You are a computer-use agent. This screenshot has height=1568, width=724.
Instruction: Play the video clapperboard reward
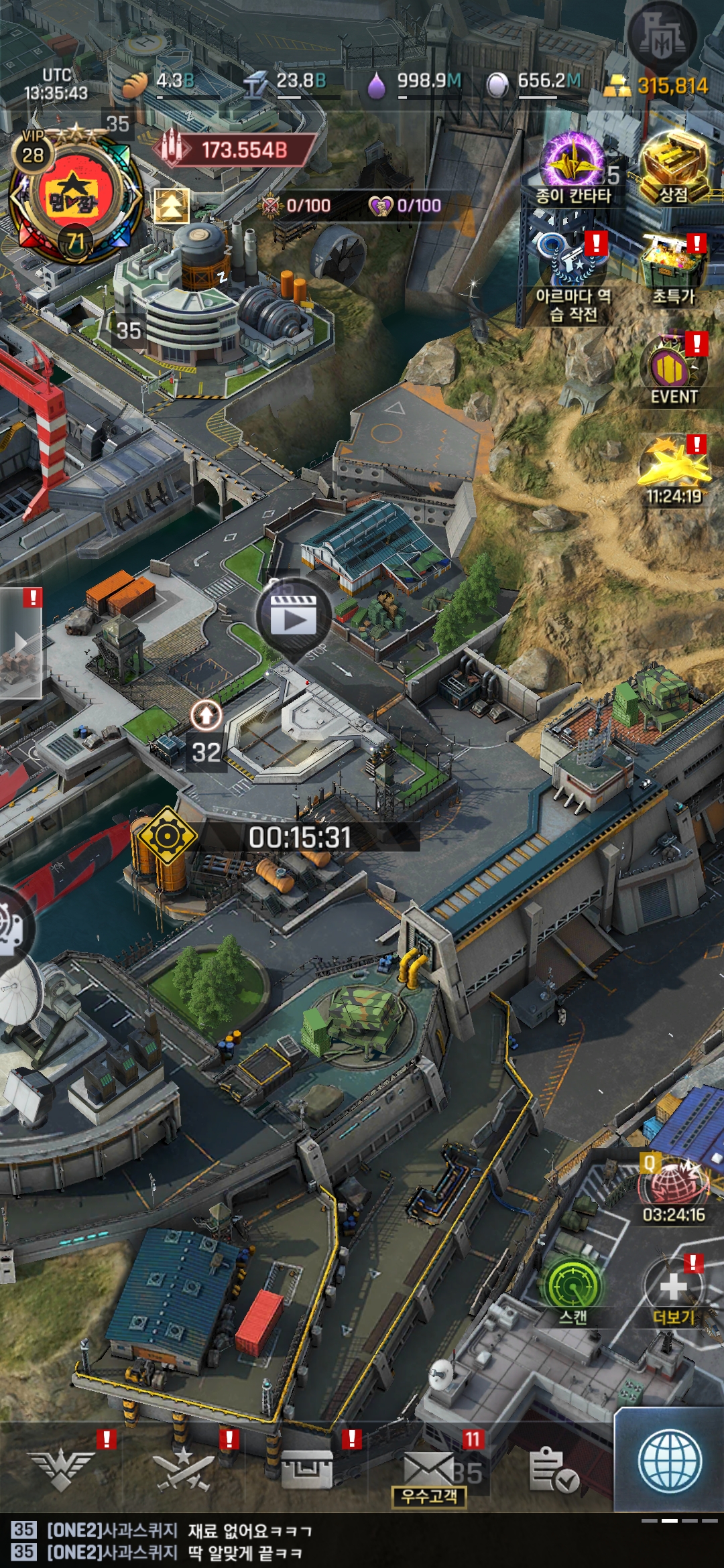click(x=293, y=616)
